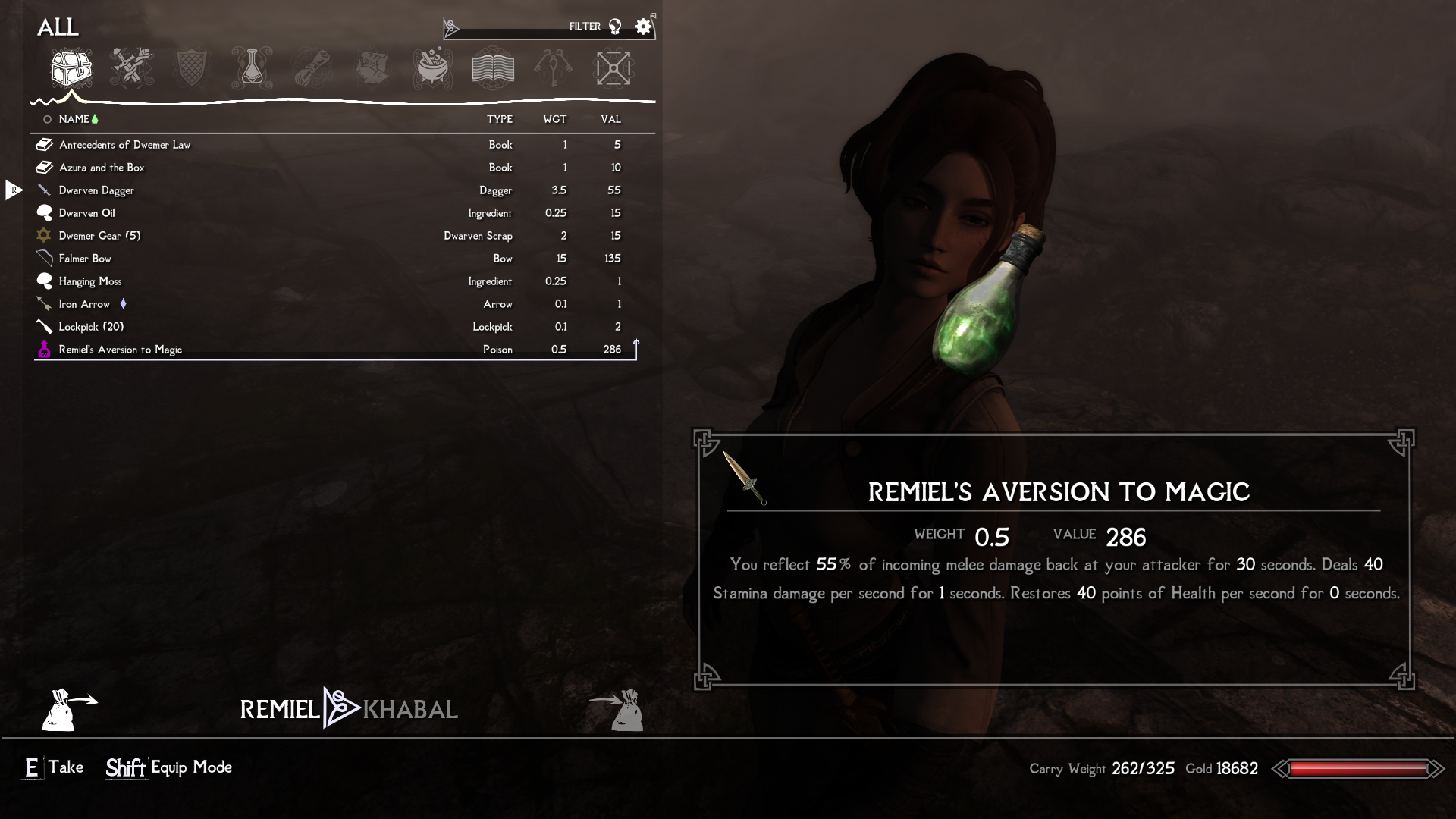Open the gear settings icon
The height and width of the screenshot is (819, 1456).
click(x=643, y=27)
